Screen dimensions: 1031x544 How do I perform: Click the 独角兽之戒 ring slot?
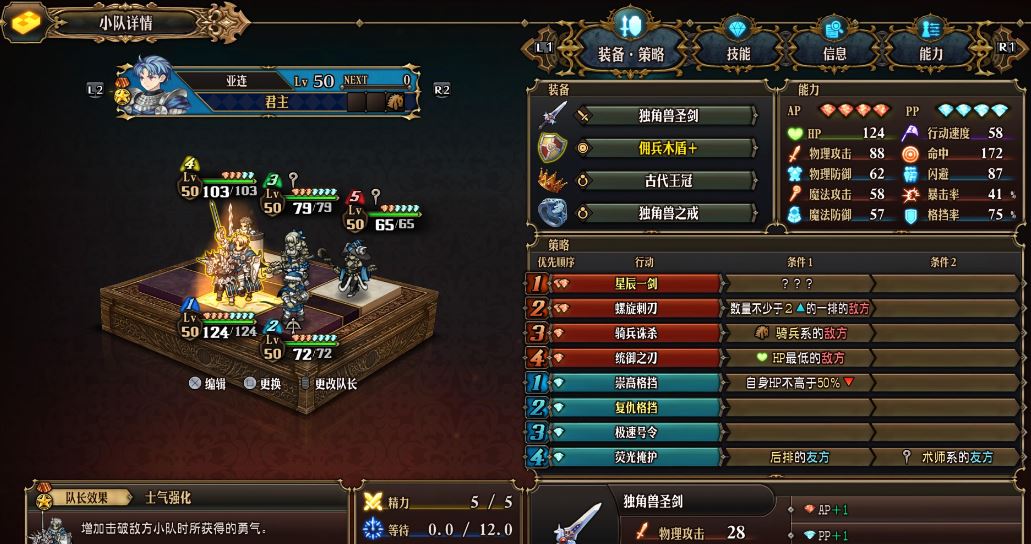(x=667, y=213)
